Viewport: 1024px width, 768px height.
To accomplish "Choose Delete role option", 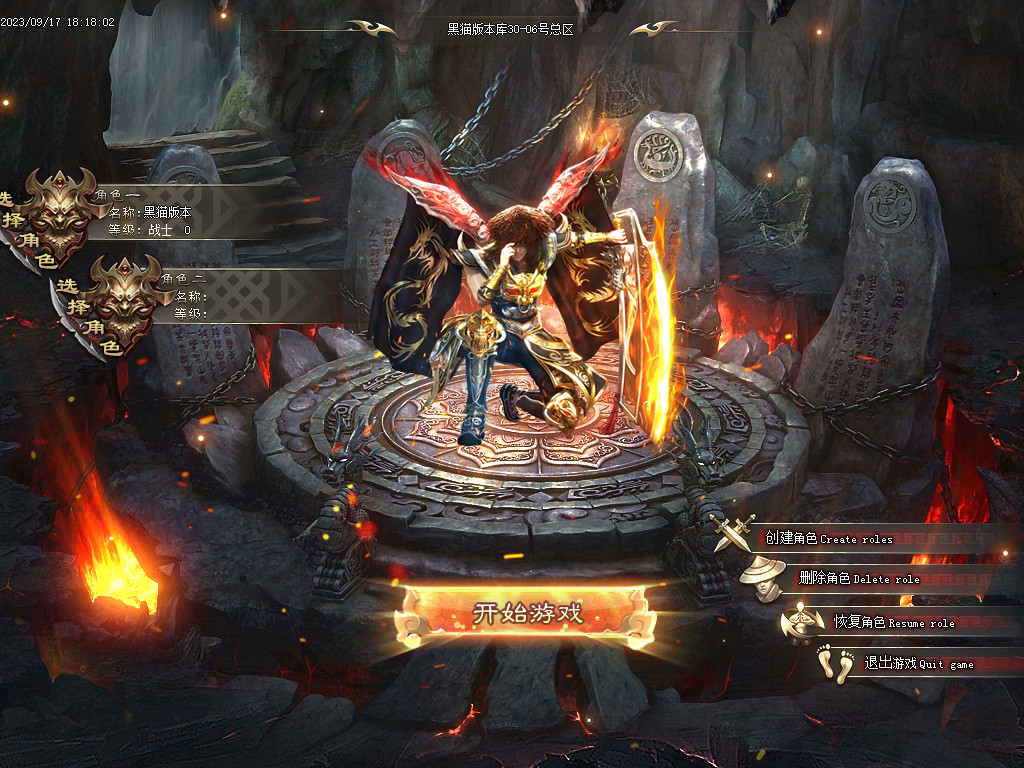I will (858, 579).
